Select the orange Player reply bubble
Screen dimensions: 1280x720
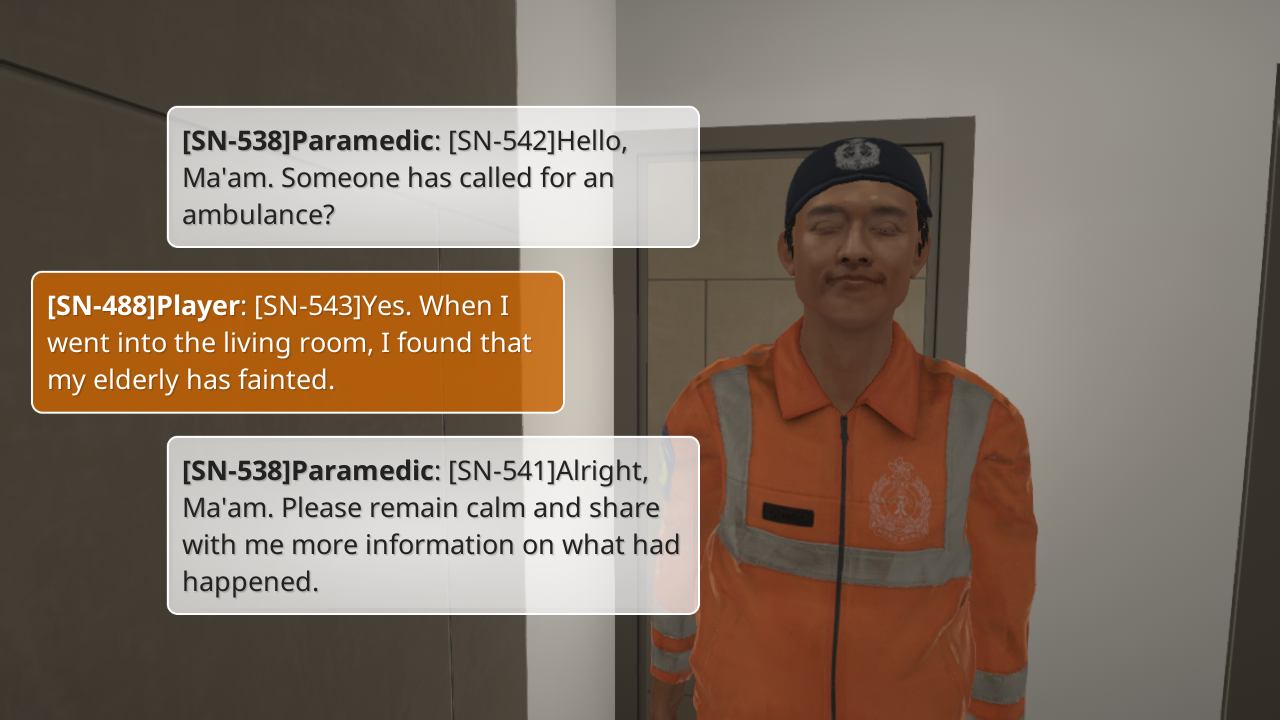[298, 342]
